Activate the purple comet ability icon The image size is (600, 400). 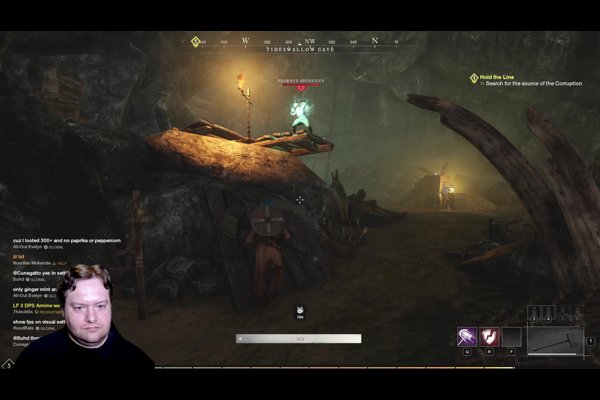pos(466,337)
